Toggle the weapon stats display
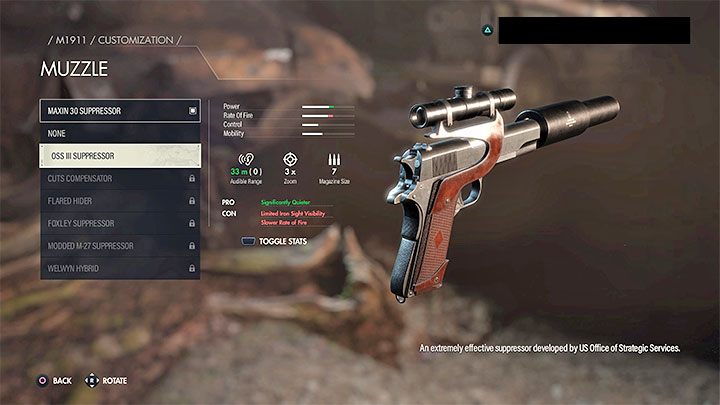Image resolution: width=720 pixels, height=405 pixels. click(x=275, y=241)
